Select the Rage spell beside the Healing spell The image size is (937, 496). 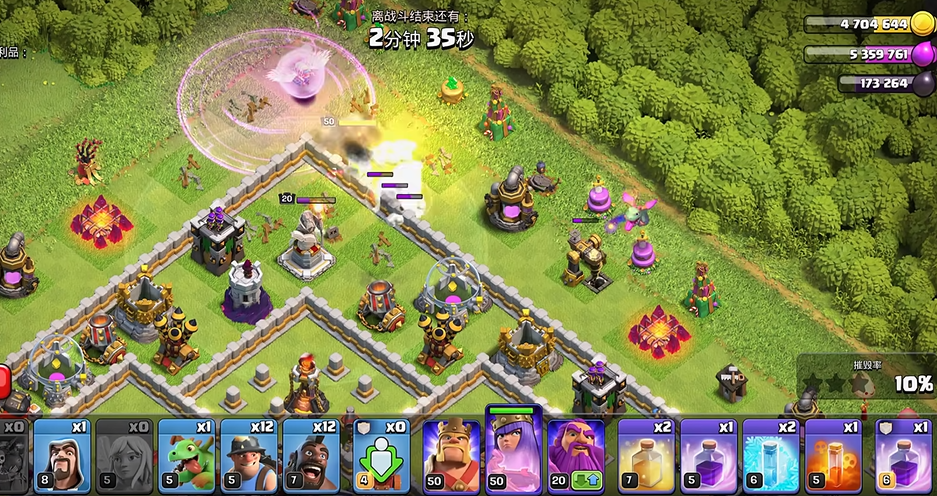click(x=709, y=455)
